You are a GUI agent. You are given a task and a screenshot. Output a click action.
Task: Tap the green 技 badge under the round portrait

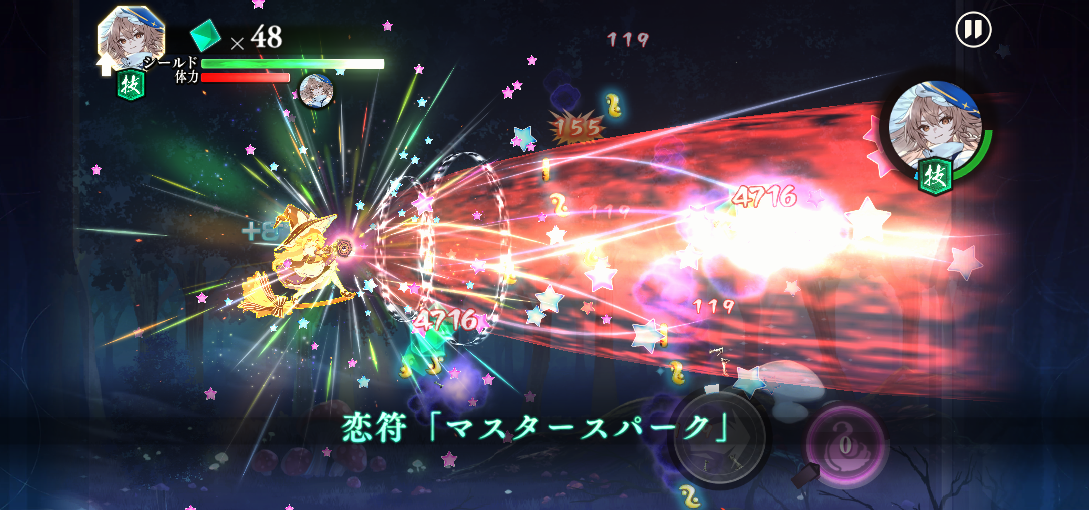[935, 176]
